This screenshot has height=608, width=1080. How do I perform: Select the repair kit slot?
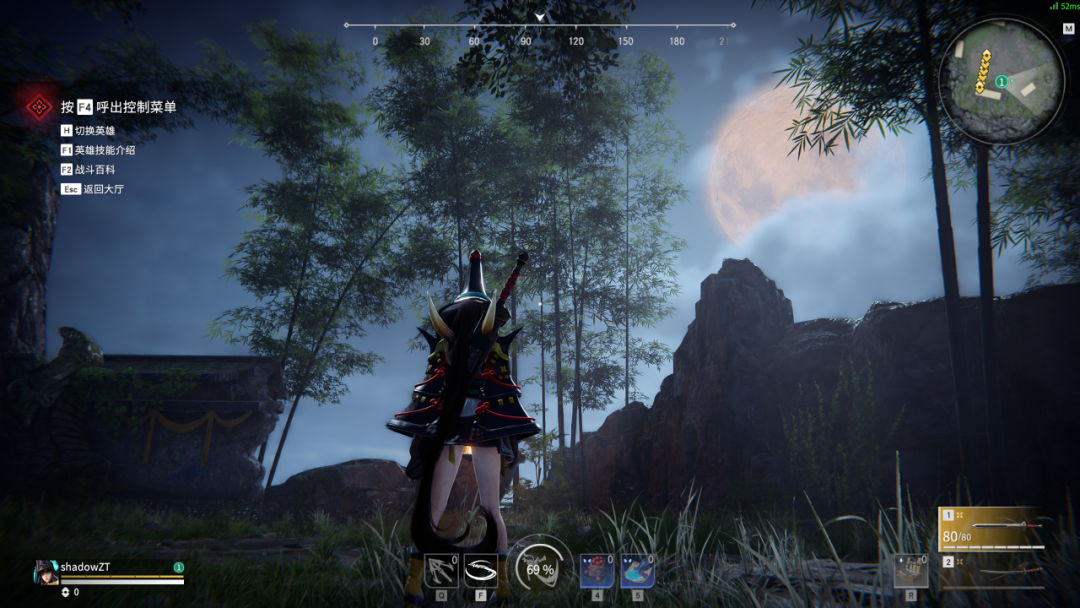tap(910, 571)
